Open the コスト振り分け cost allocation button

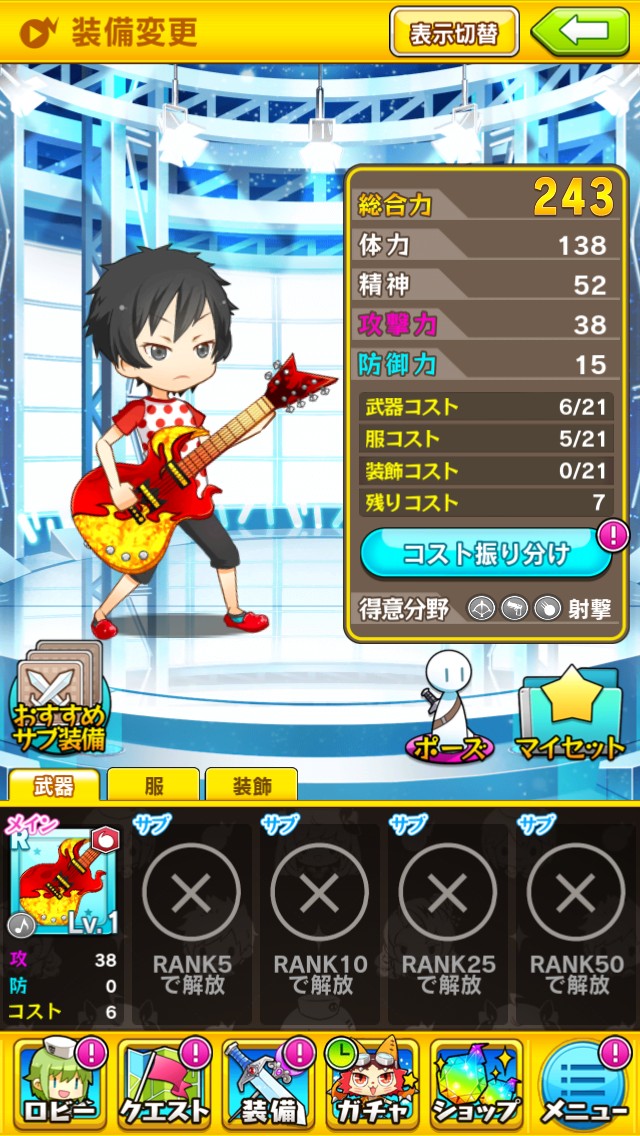point(486,553)
